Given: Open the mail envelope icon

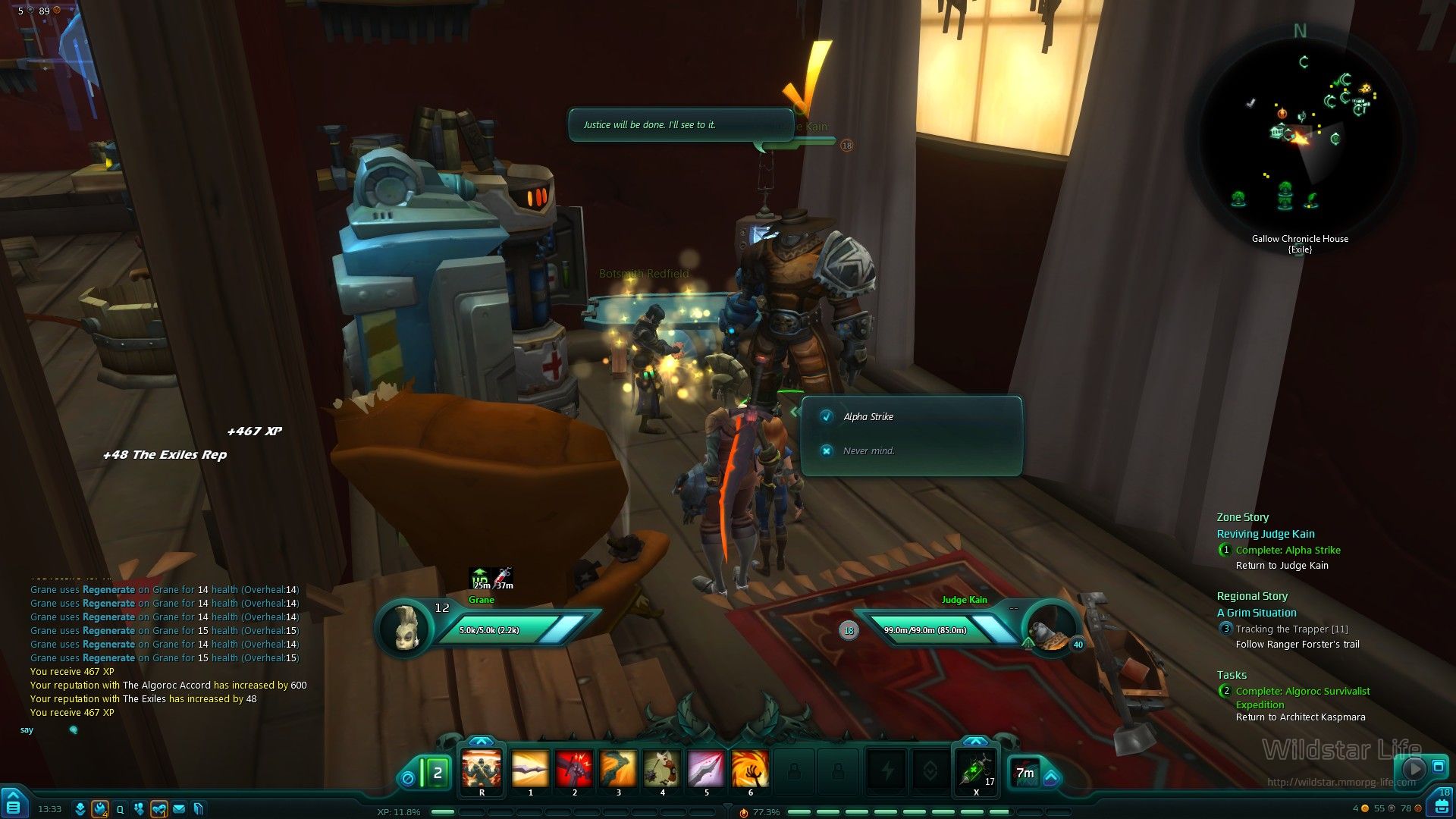Looking at the screenshot, I should 179,809.
